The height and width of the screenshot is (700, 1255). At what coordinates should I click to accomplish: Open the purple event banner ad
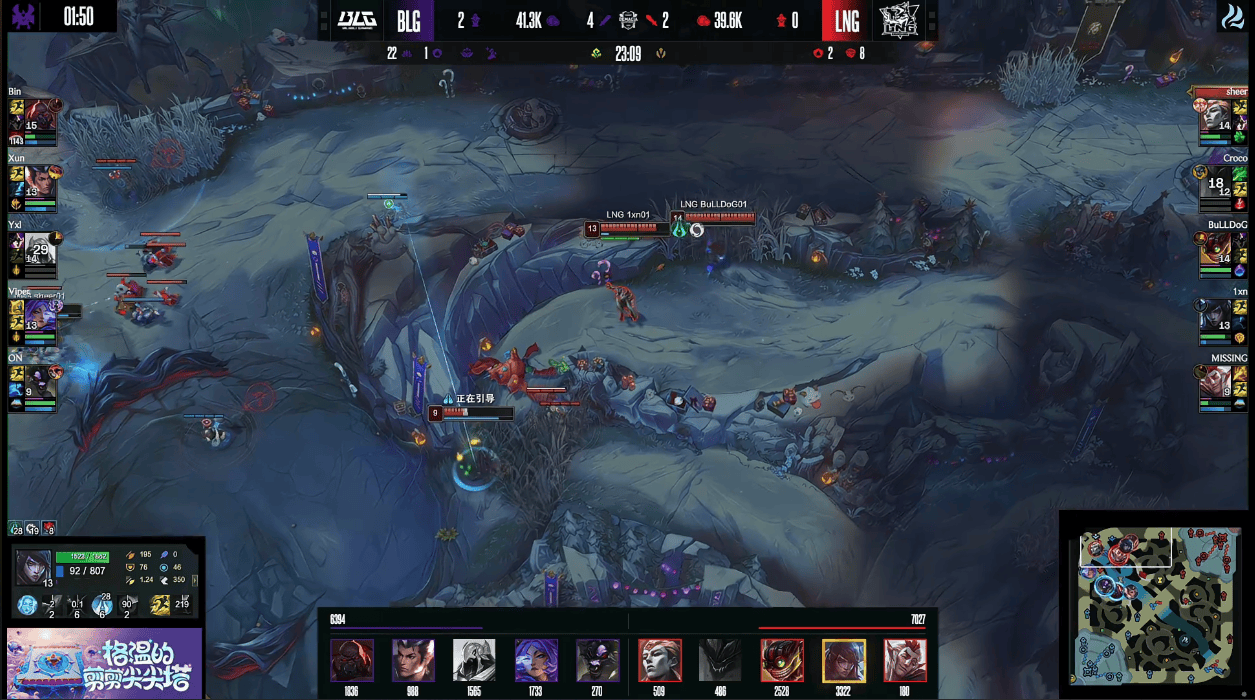(x=104, y=663)
